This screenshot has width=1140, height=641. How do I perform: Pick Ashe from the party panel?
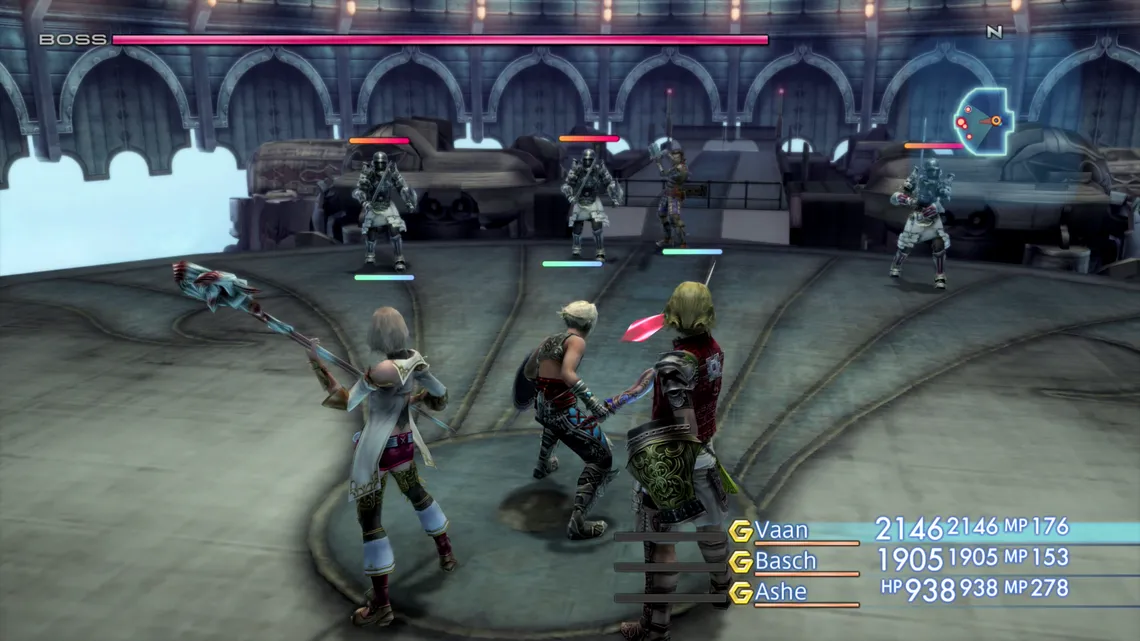[x=780, y=592]
